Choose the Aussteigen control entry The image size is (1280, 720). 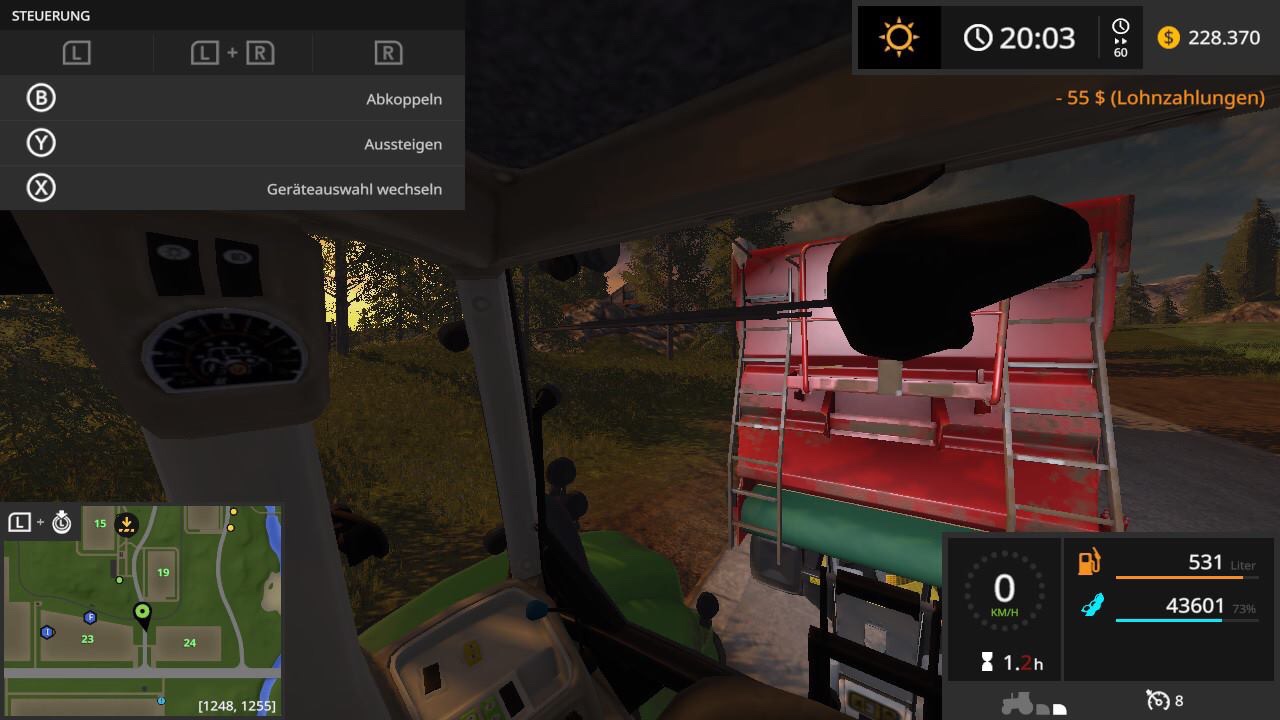coord(232,144)
